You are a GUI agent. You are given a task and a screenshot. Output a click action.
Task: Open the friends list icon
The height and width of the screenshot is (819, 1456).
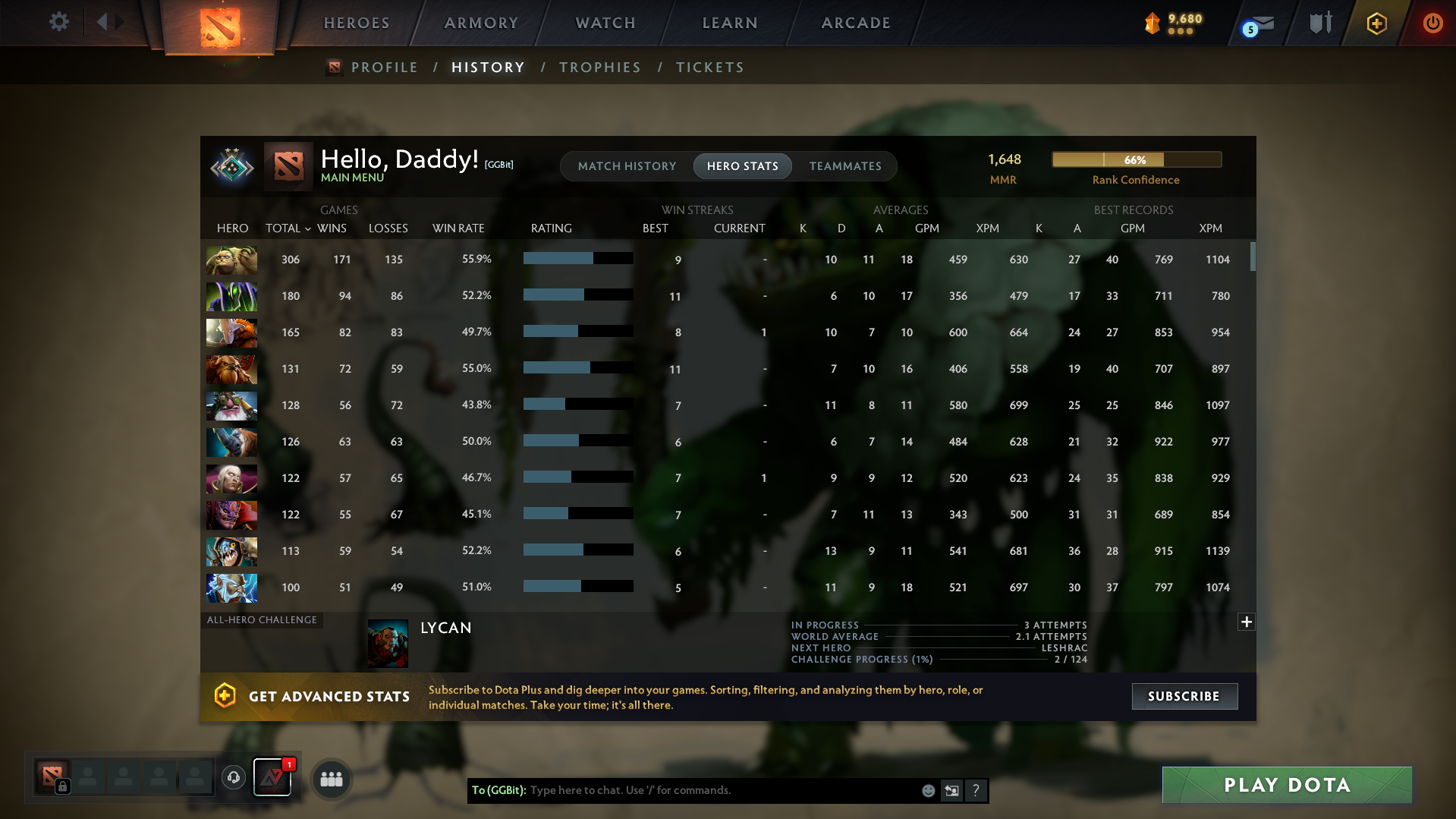point(331,778)
